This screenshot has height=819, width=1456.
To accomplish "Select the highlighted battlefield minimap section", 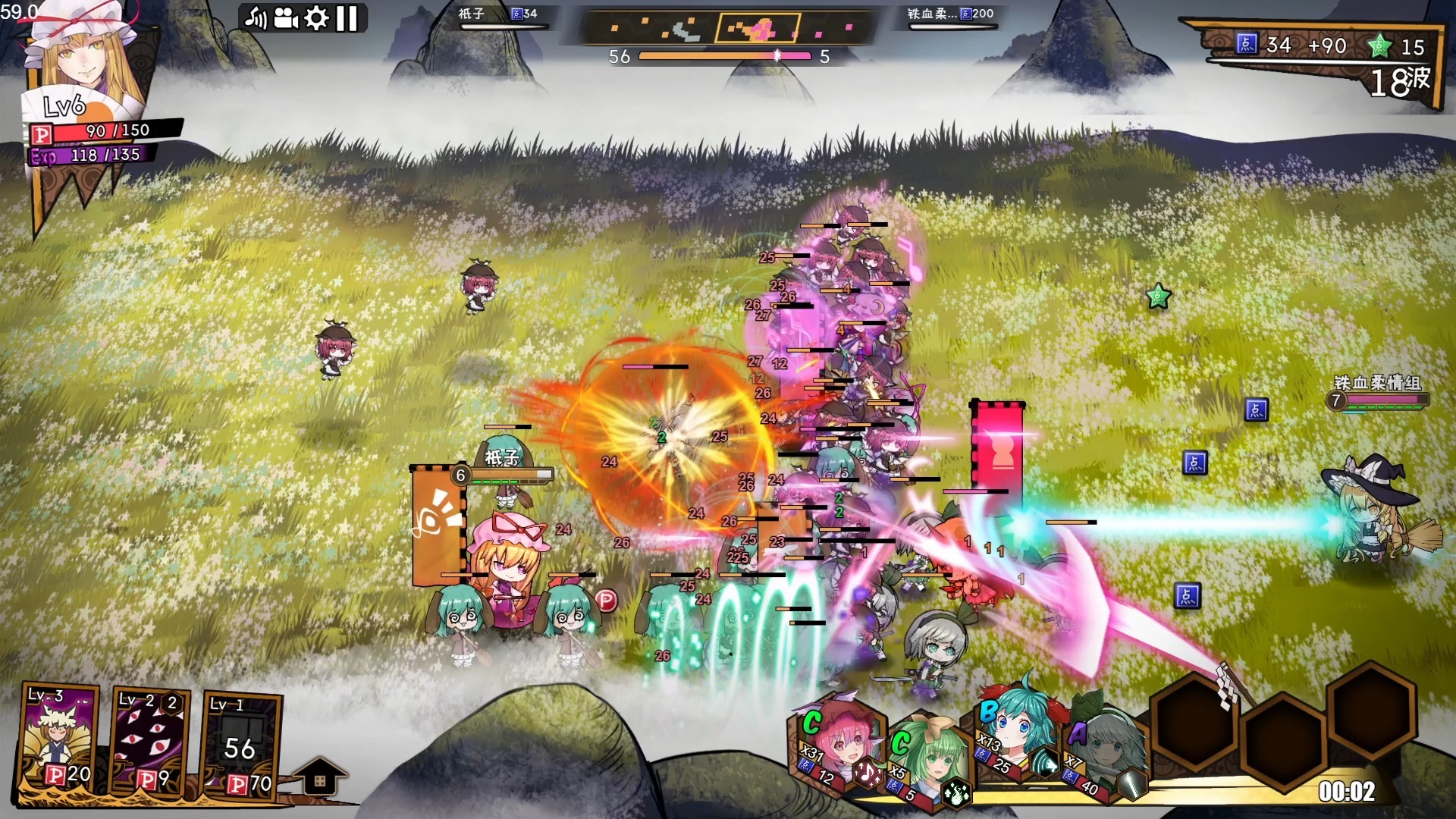I will point(758,29).
